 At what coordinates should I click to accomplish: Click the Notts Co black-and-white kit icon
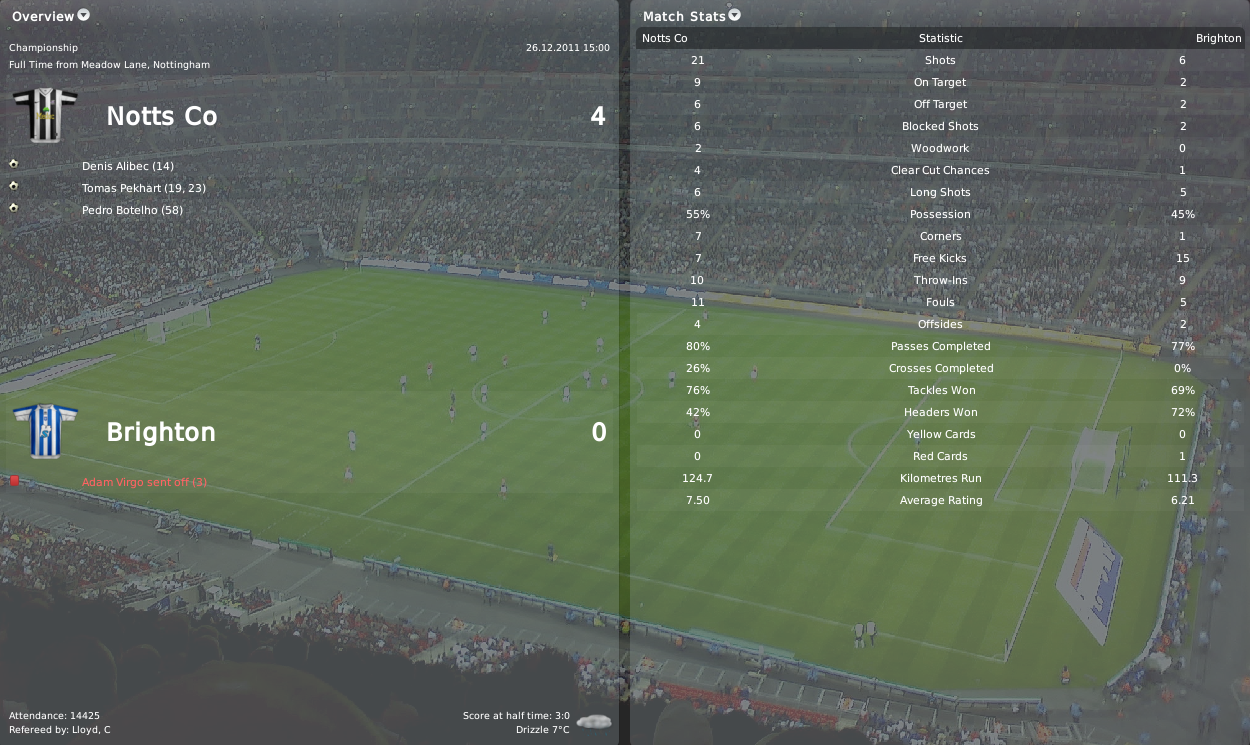(x=45, y=115)
